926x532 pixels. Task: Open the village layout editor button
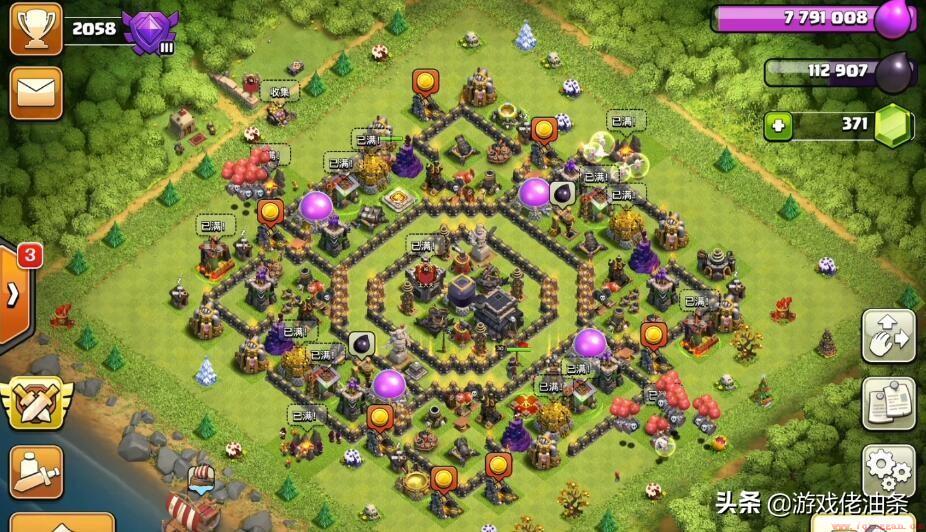point(888,336)
